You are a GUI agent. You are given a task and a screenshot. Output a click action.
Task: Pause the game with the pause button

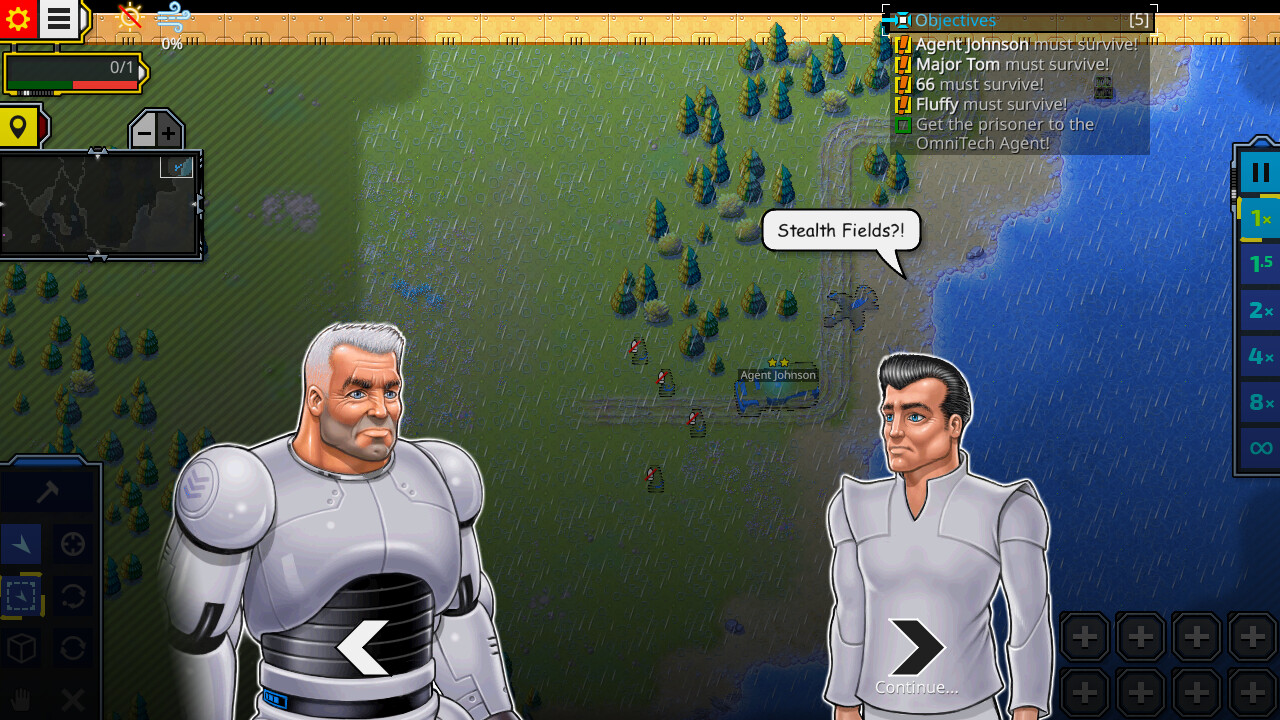pyautogui.click(x=1259, y=171)
